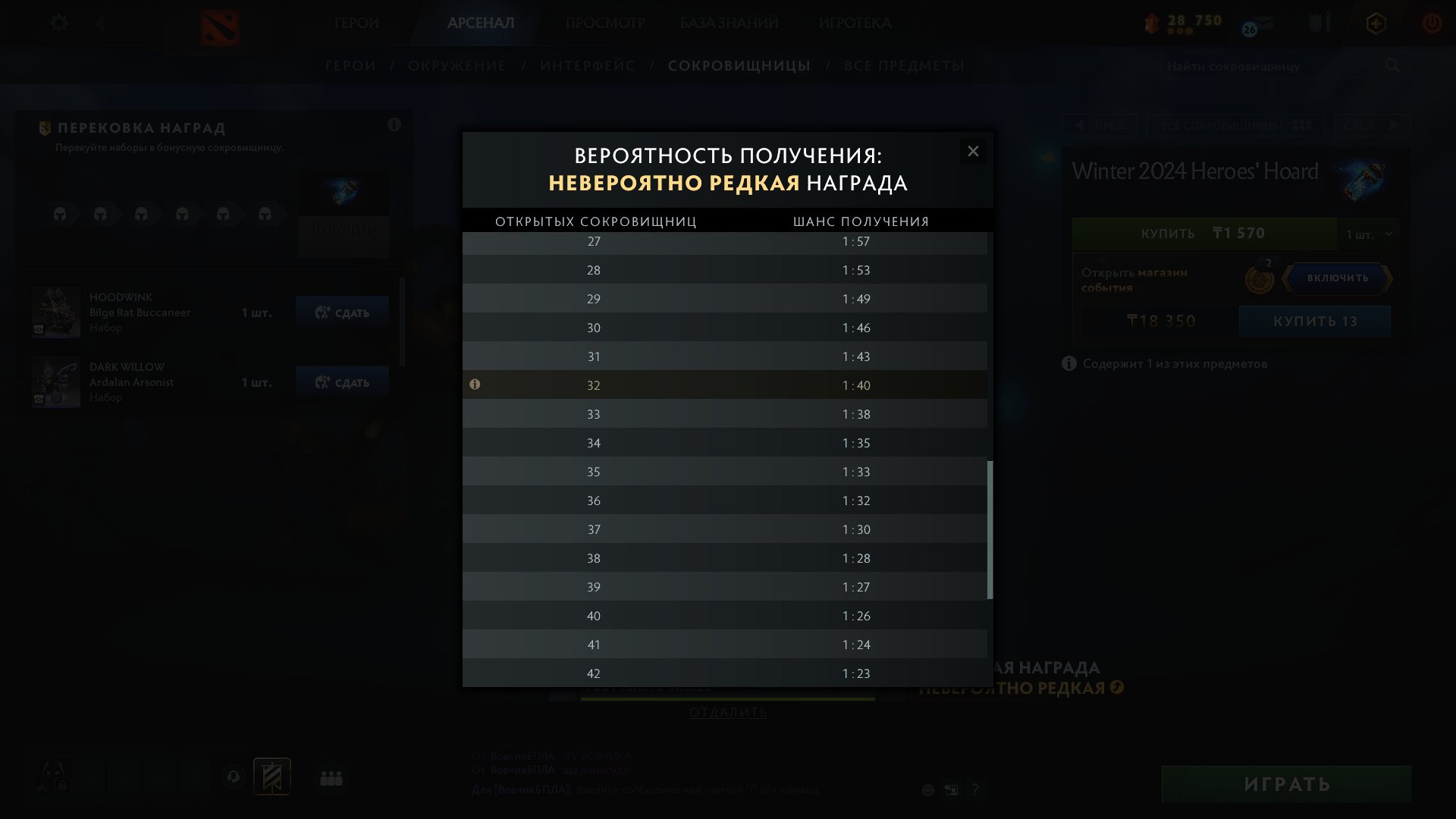
Task: Click the power button to exit the game
Action: pos(1432,23)
